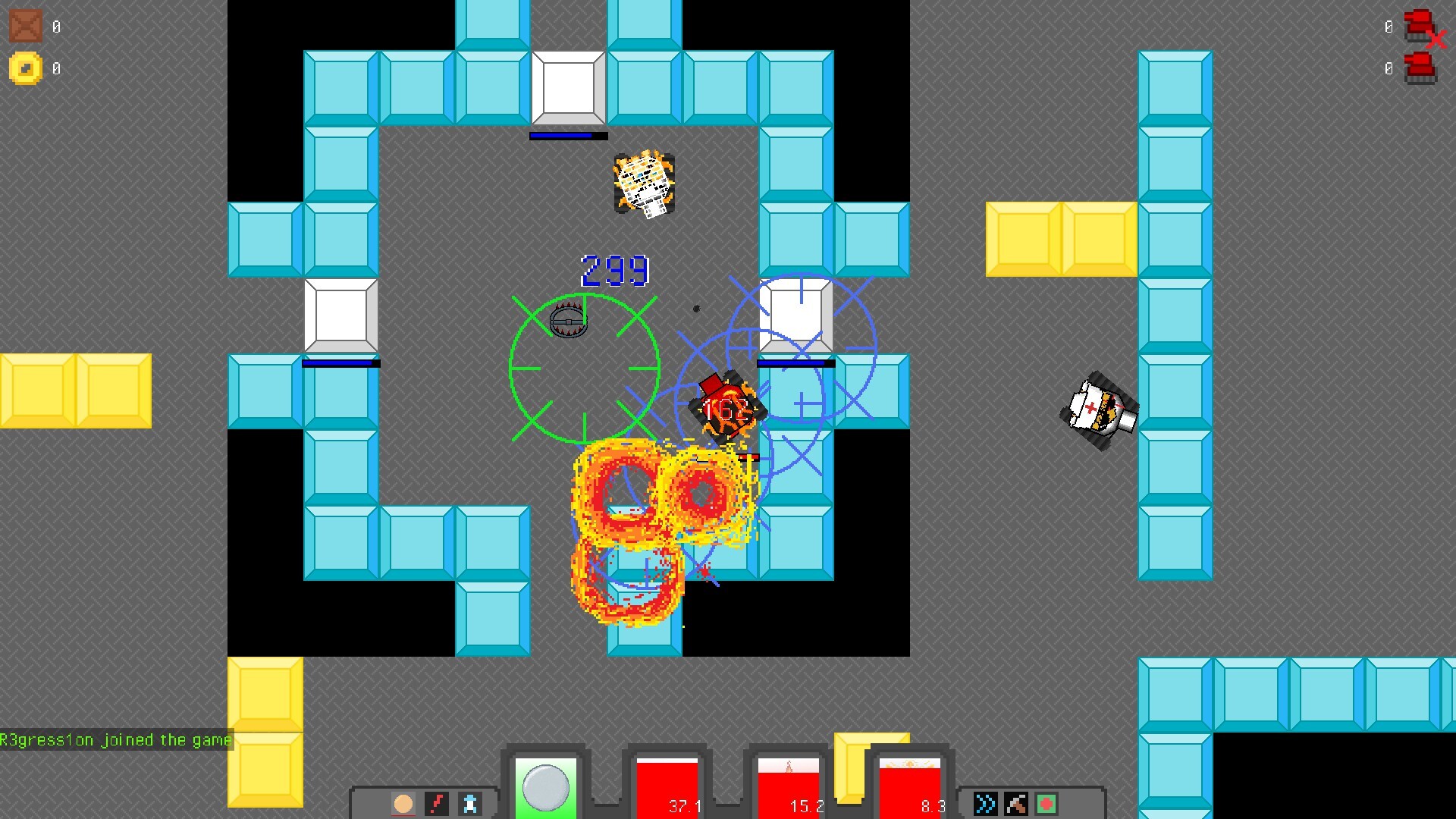
Task: Select the medkit icon on the right hotbar
Action: 1046,803
